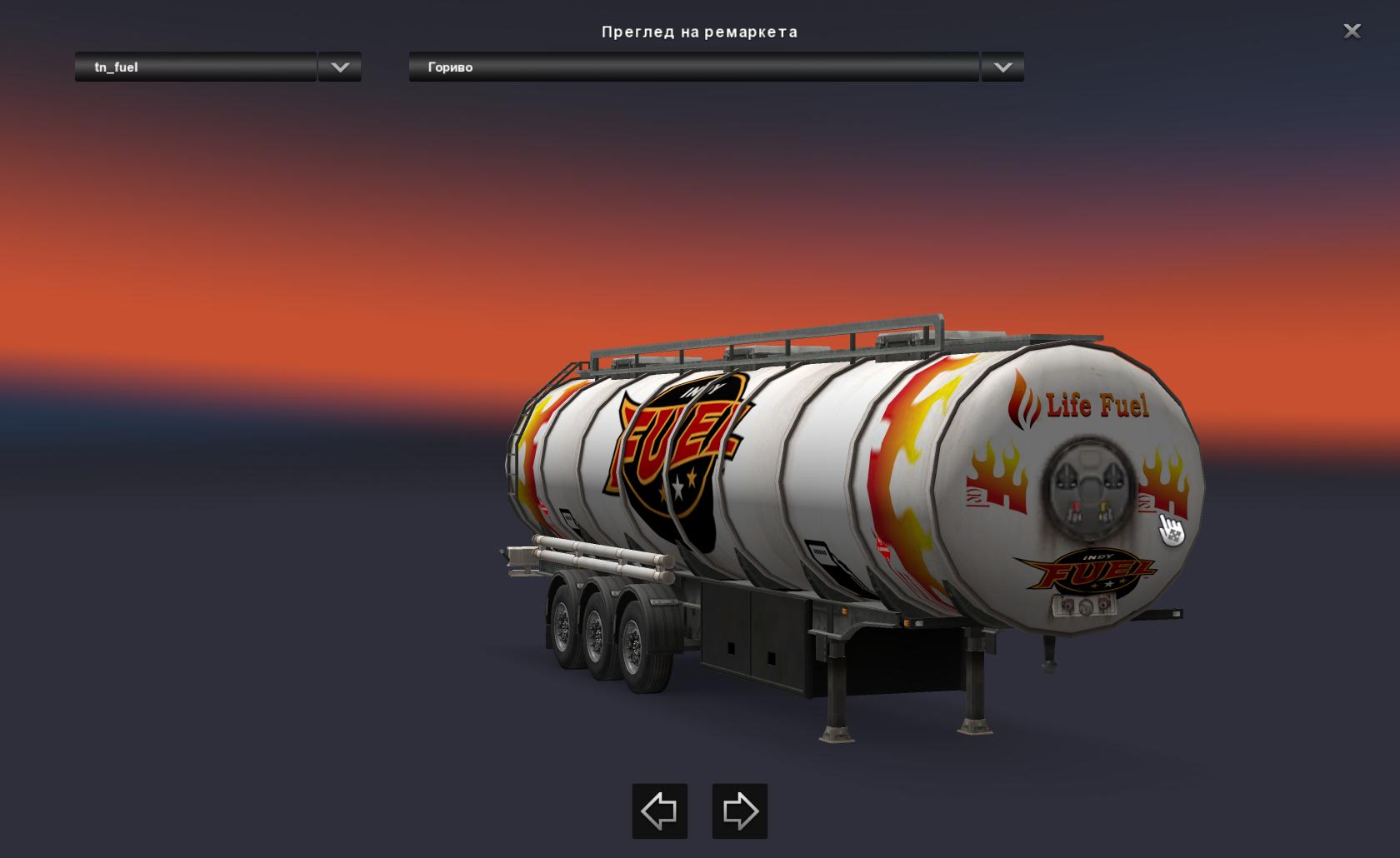Show the next trailer with right arrow
The width and height of the screenshot is (1400, 858).
click(739, 811)
